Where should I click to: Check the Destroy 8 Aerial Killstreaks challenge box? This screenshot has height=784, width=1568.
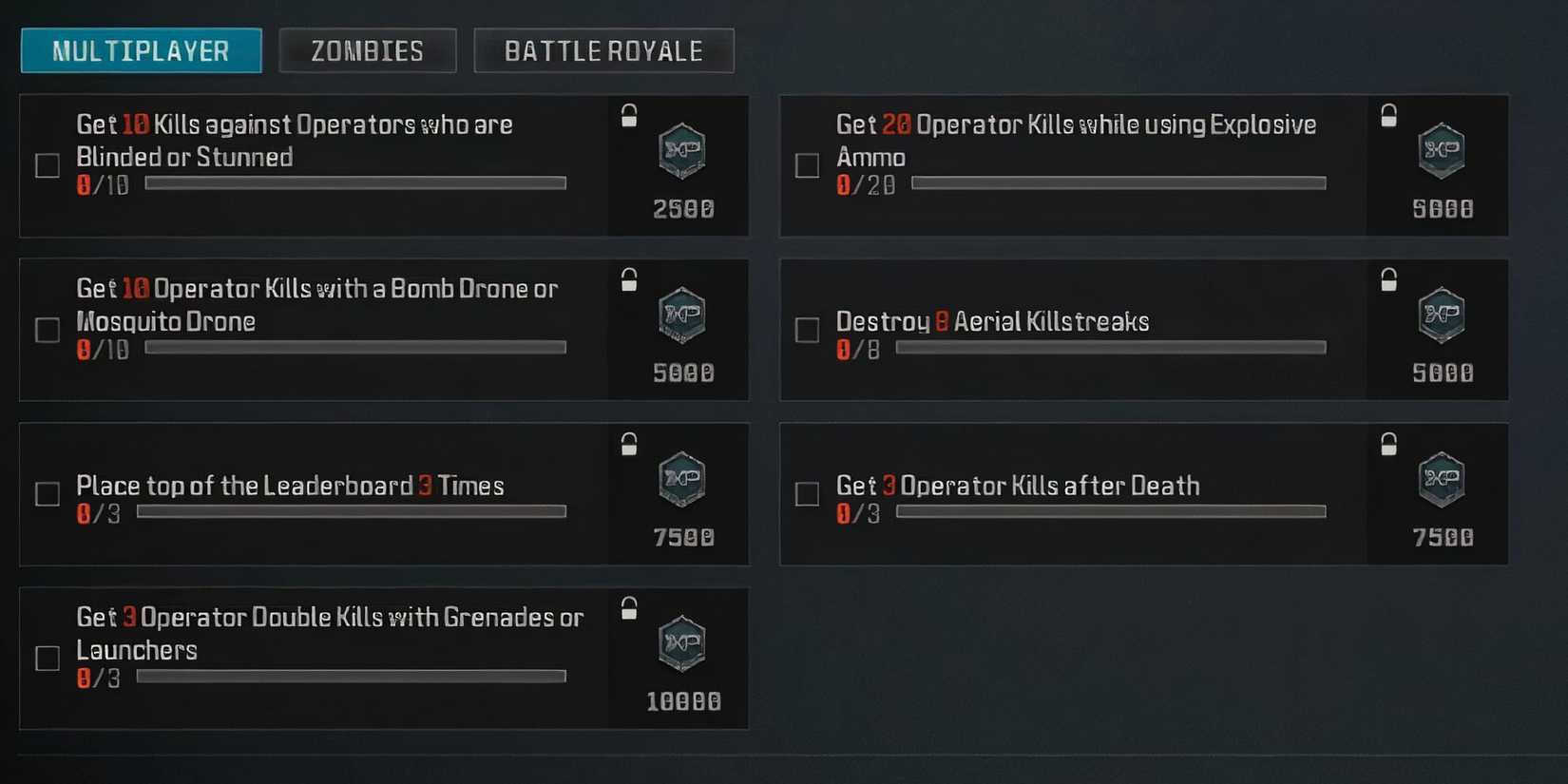point(807,330)
